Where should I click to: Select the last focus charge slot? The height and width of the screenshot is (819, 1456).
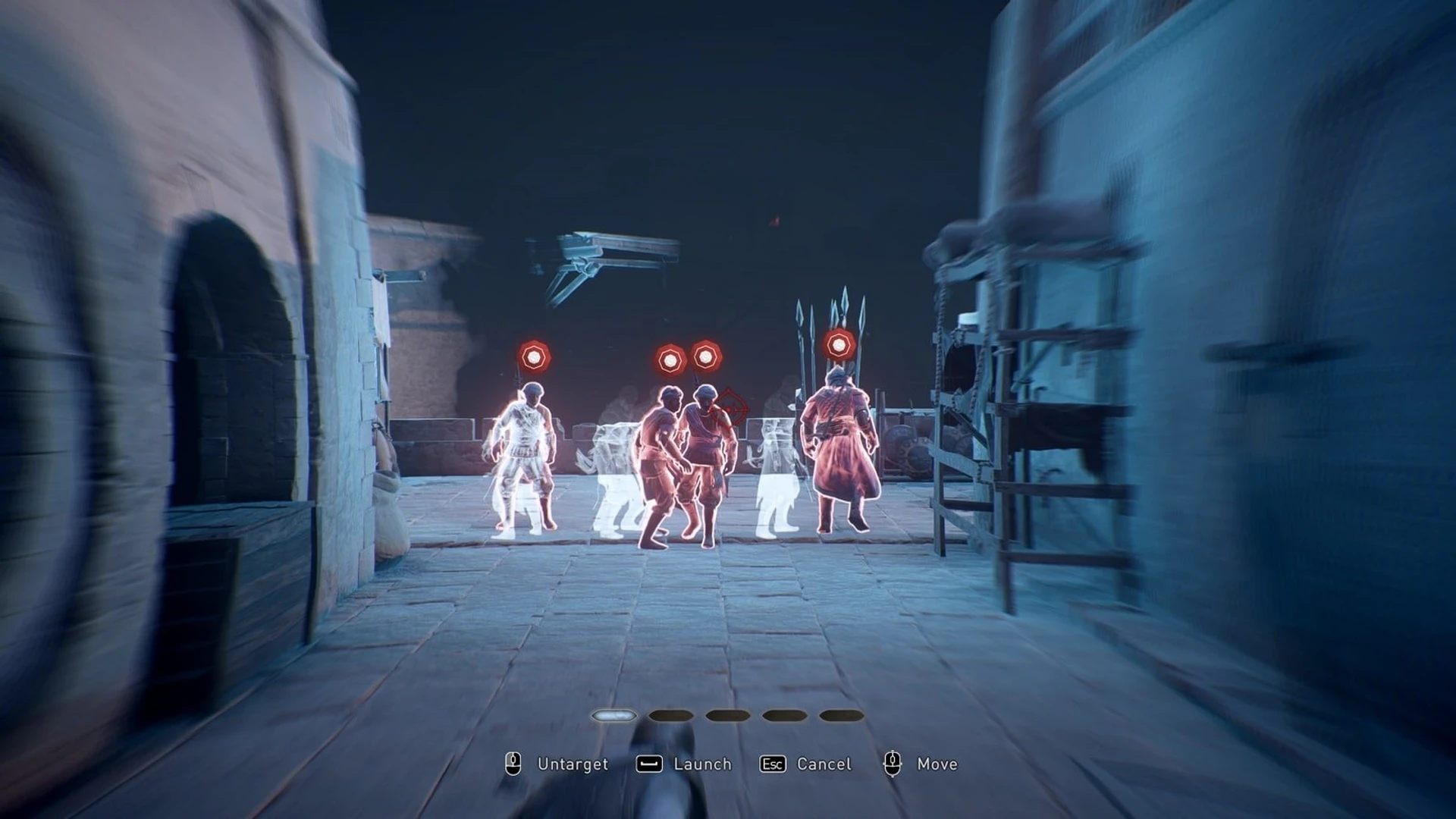[840, 715]
